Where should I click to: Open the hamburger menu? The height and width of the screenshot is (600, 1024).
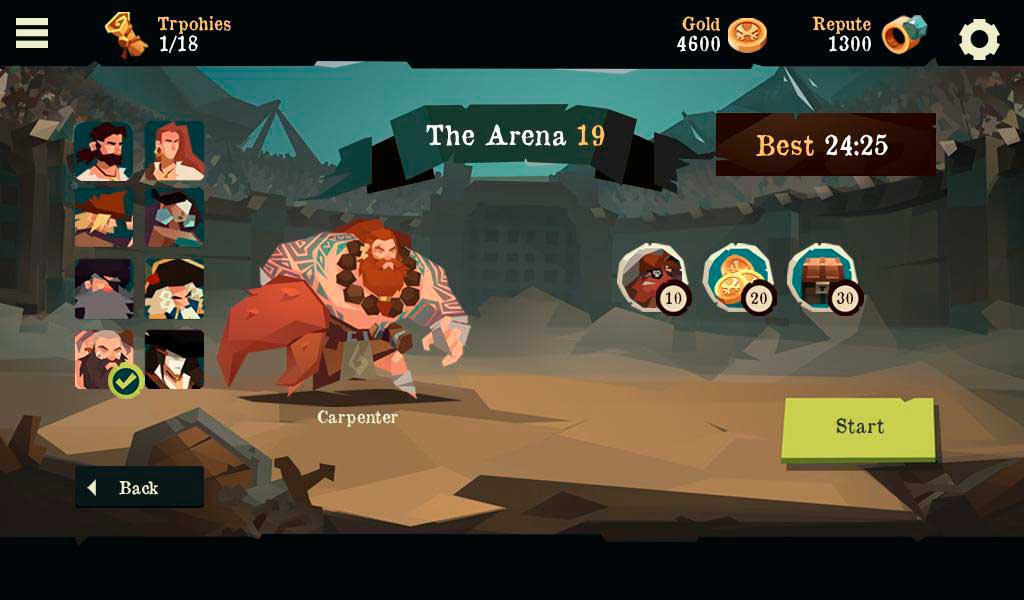32,33
